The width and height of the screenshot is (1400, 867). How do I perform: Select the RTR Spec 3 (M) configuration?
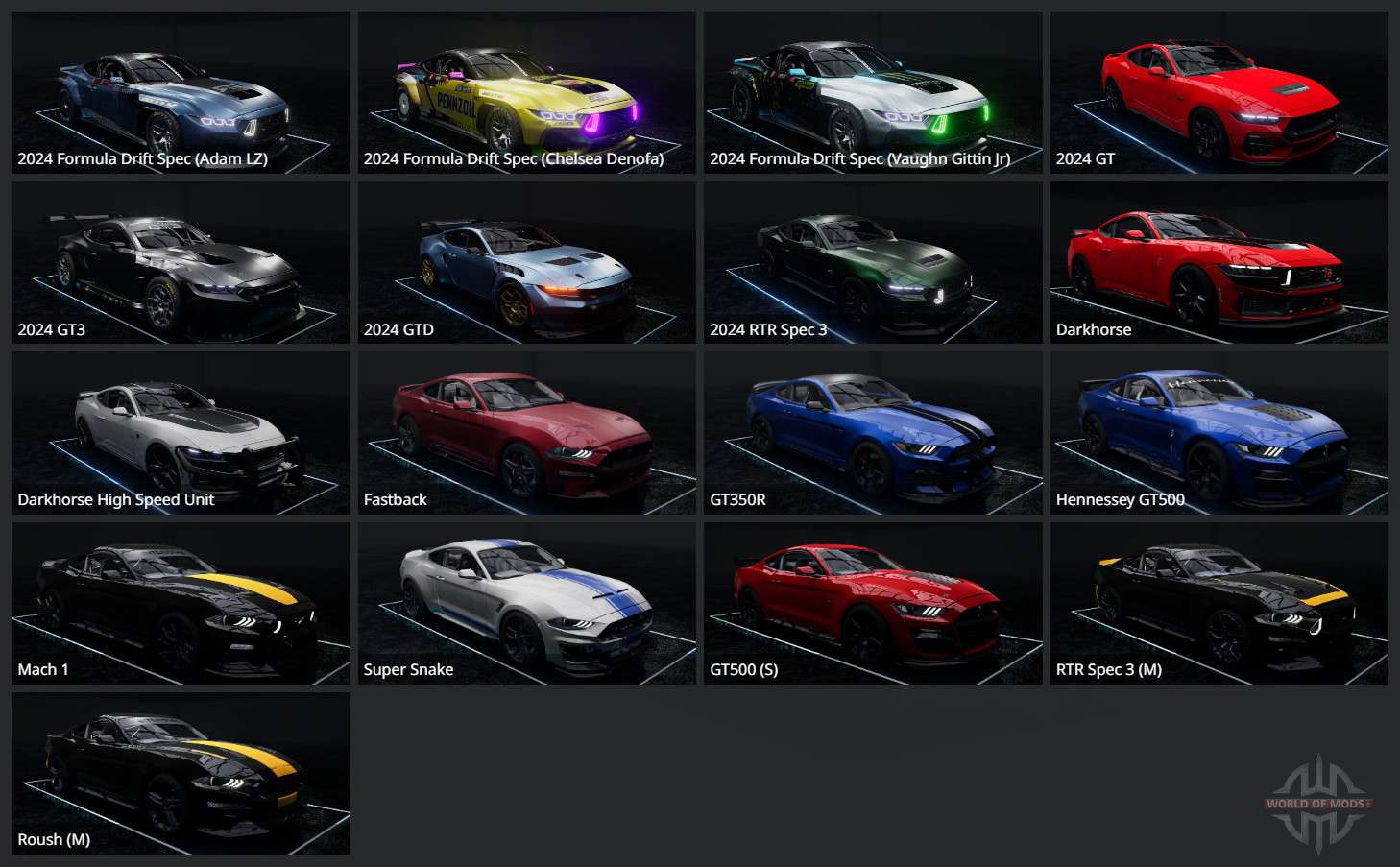point(1219,603)
